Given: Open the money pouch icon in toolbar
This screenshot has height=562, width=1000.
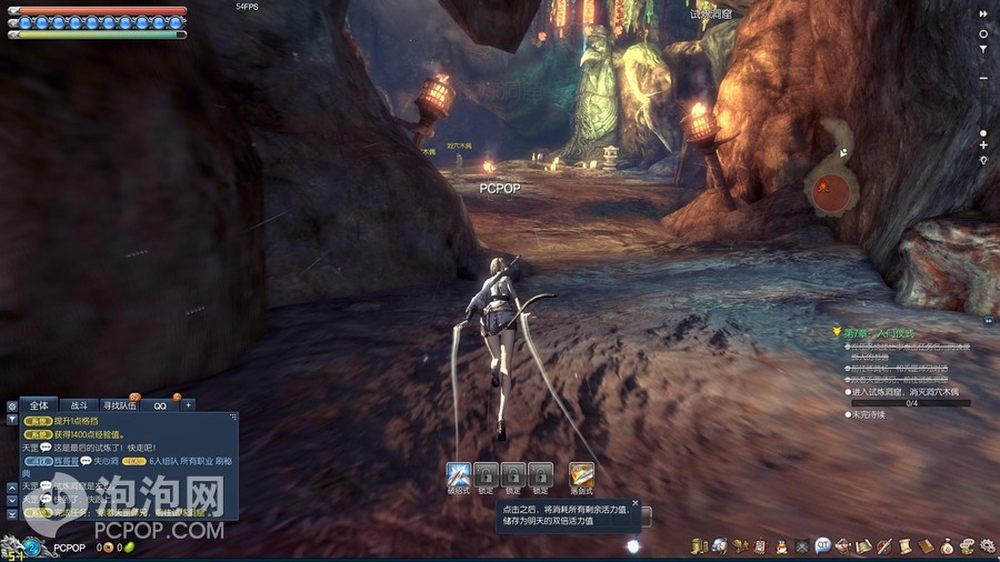Looking at the screenshot, I should click(946, 546).
